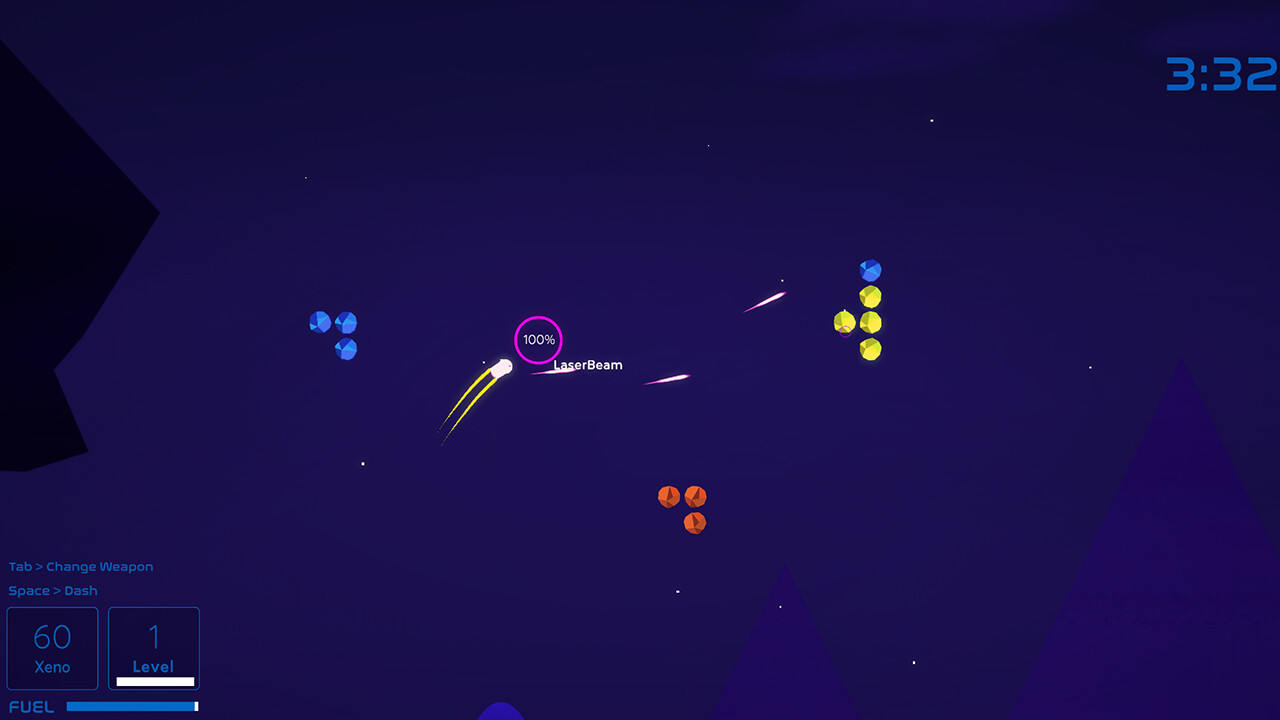
Task: Click the topmost blue asteroid above the yellow cluster
Action: (x=869, y=268)
